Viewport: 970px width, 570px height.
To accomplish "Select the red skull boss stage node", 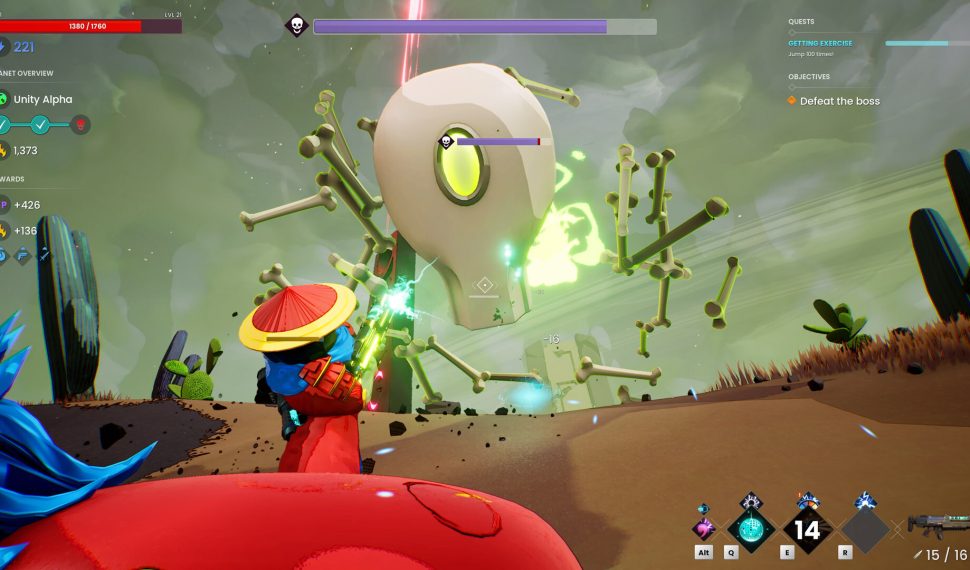I will (81, 125).
